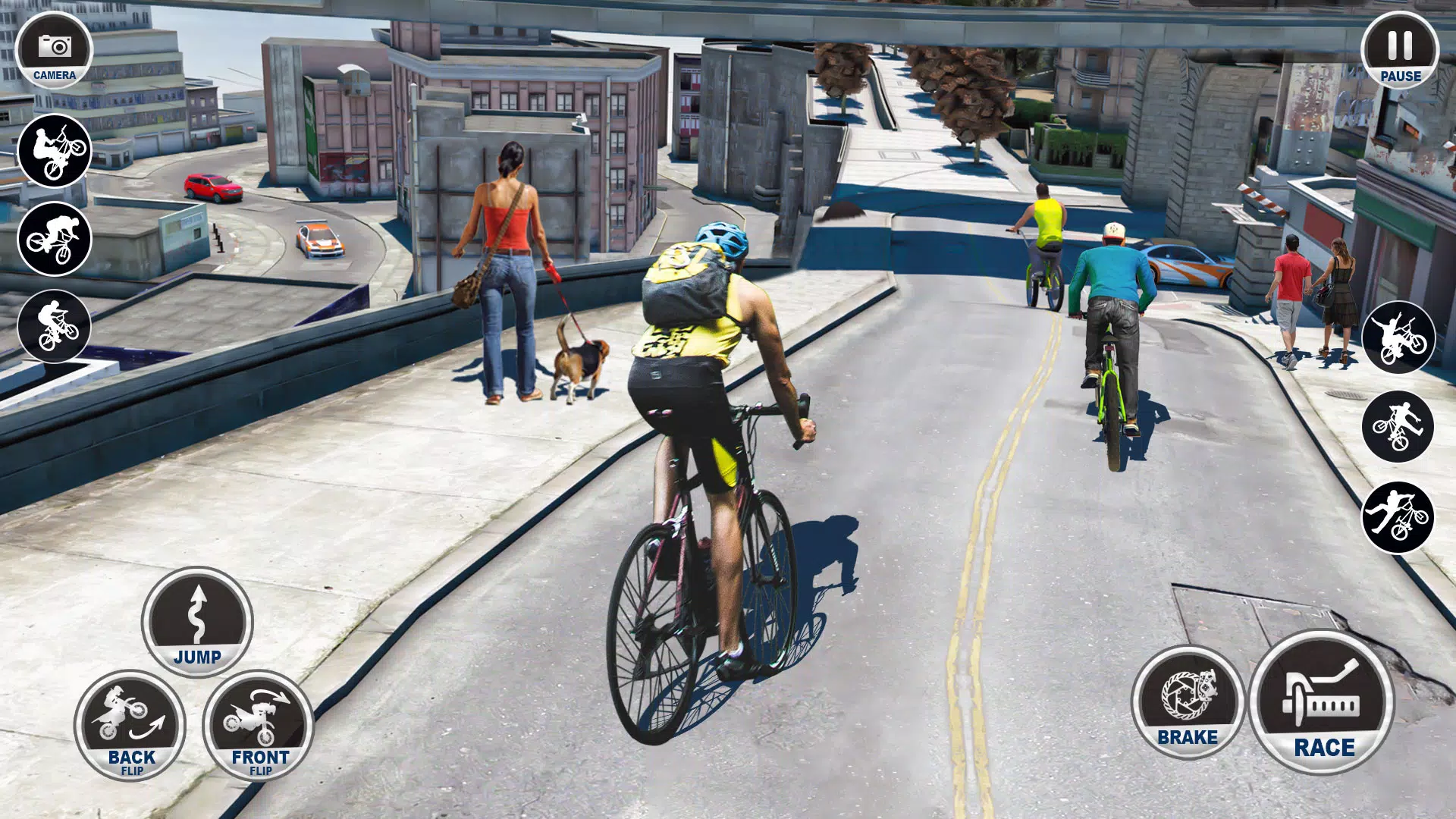Accelerate with the Race button
The height and width of the screenshot is (819, 1456).
[1323, 702]
